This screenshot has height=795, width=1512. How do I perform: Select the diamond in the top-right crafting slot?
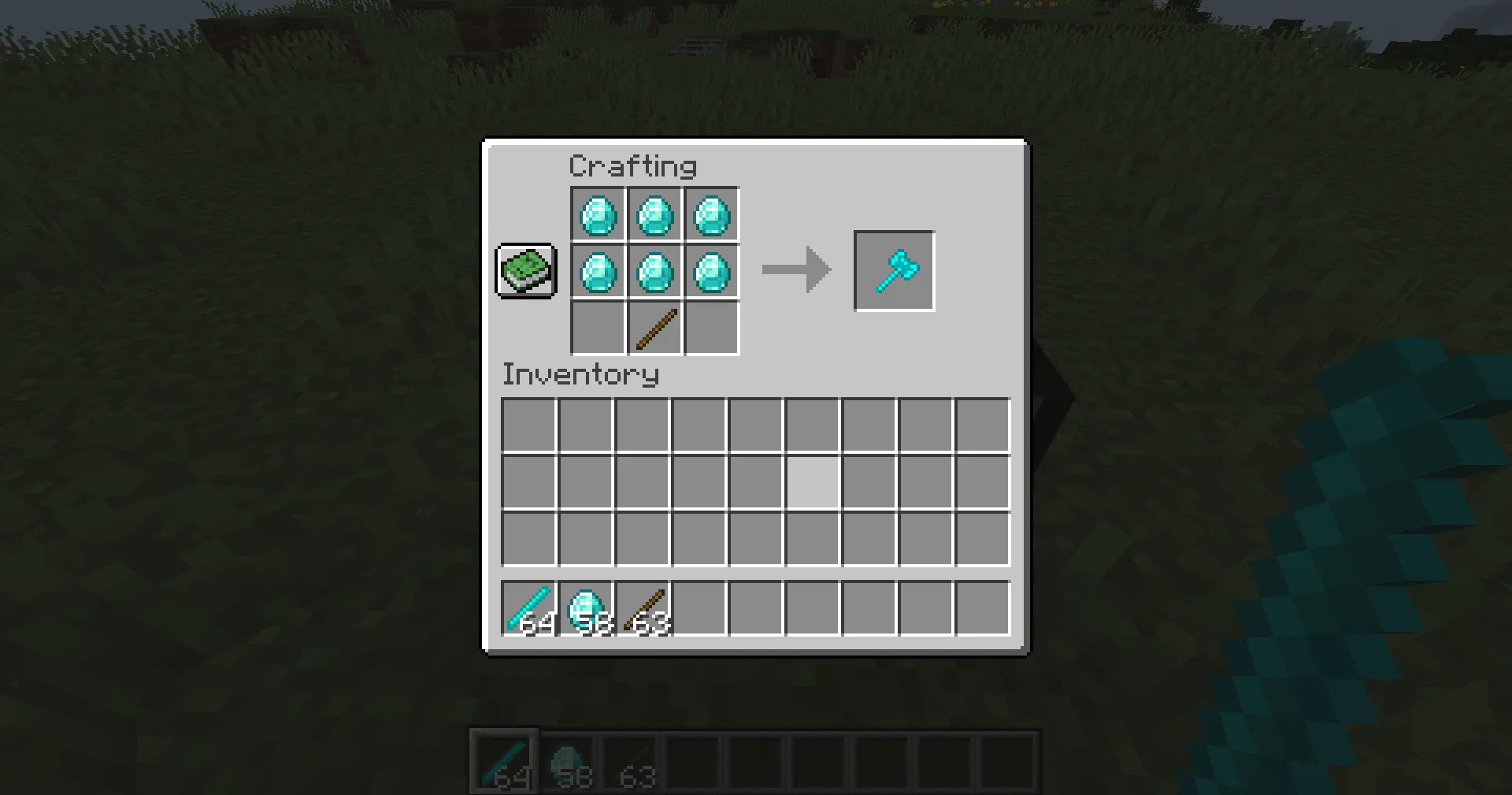[x=713, y=214]
